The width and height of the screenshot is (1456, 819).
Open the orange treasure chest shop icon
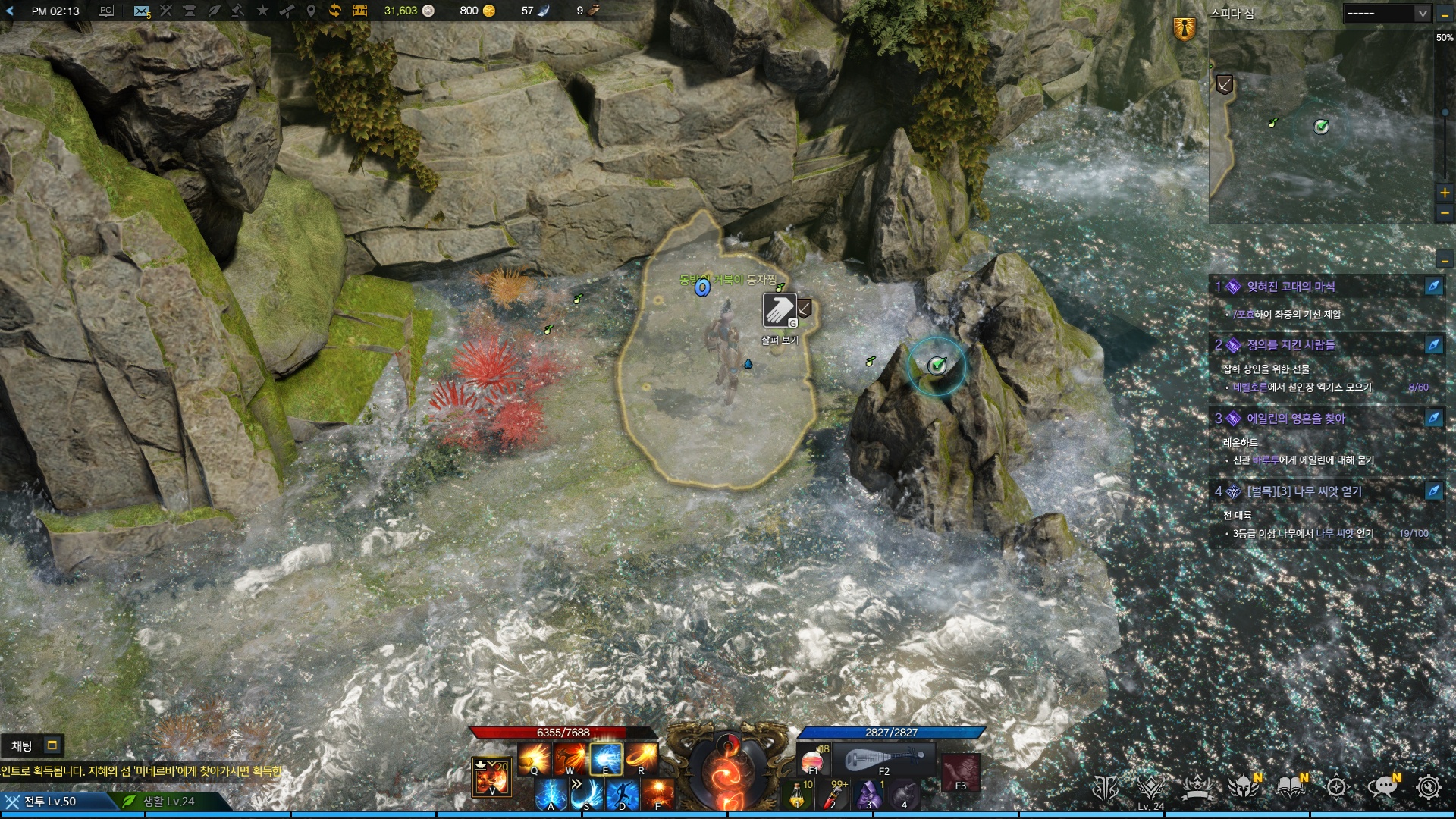pyautogui.click(x=359, y=11)
